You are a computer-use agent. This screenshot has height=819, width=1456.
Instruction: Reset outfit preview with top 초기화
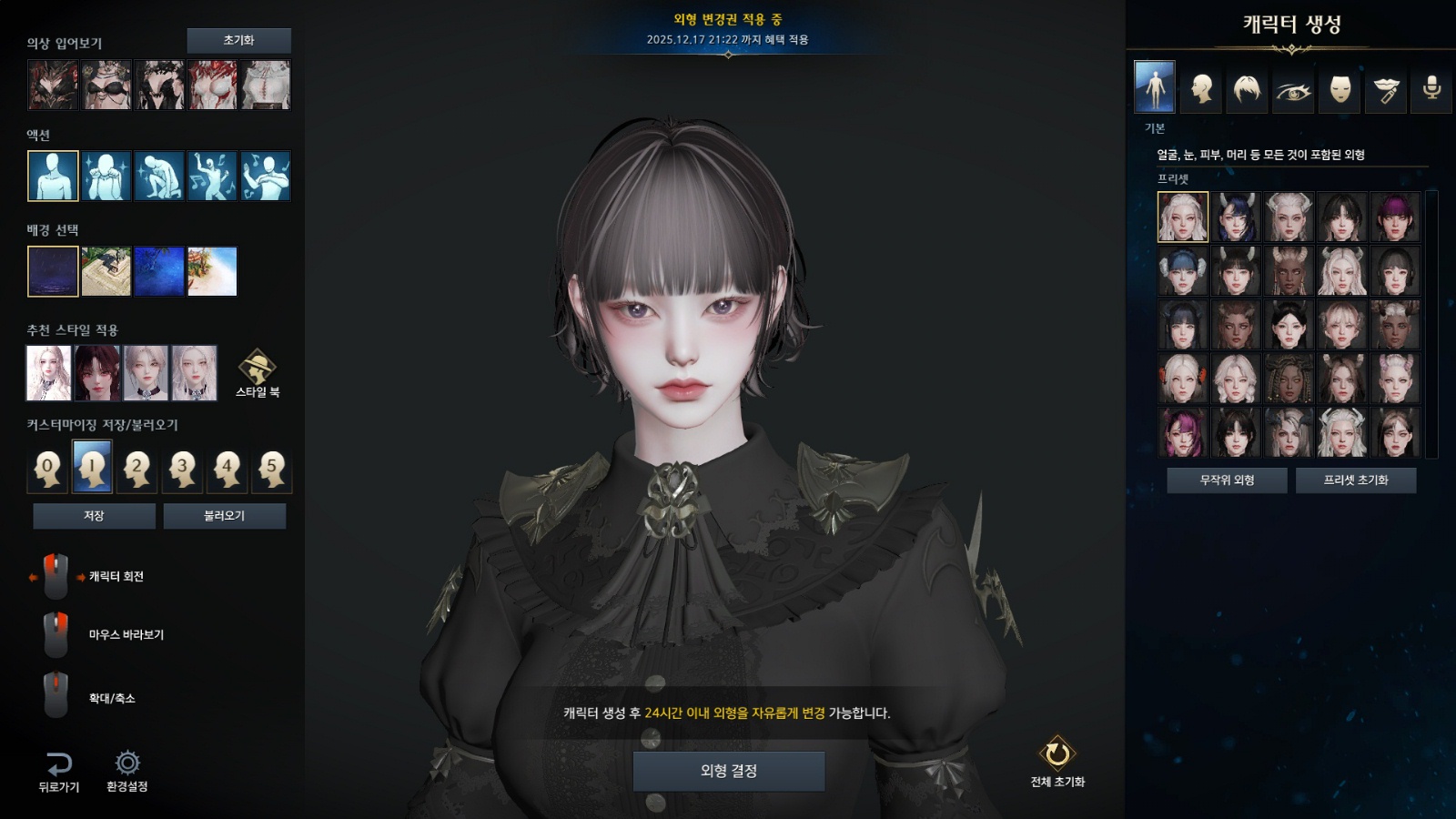point(238,40)
